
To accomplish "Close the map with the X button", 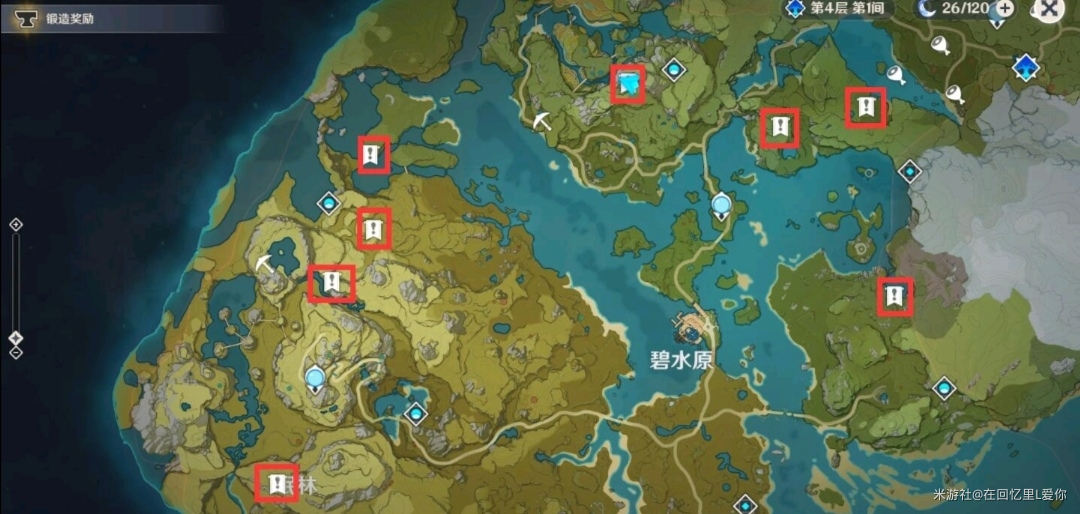I will tap(1049, 9).
